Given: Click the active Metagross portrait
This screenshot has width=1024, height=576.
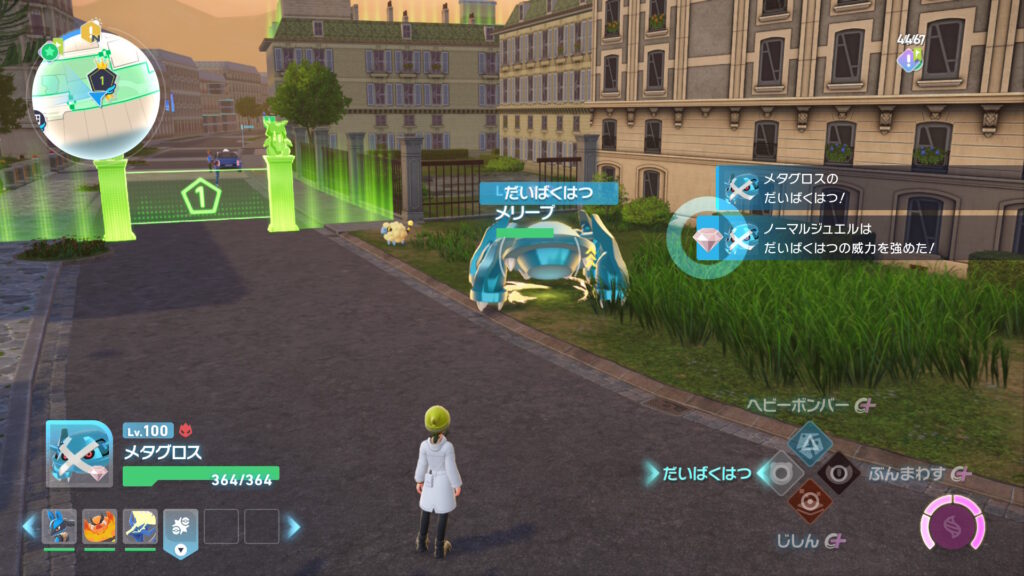Looking at the screenshot, I should coord(79,454).
